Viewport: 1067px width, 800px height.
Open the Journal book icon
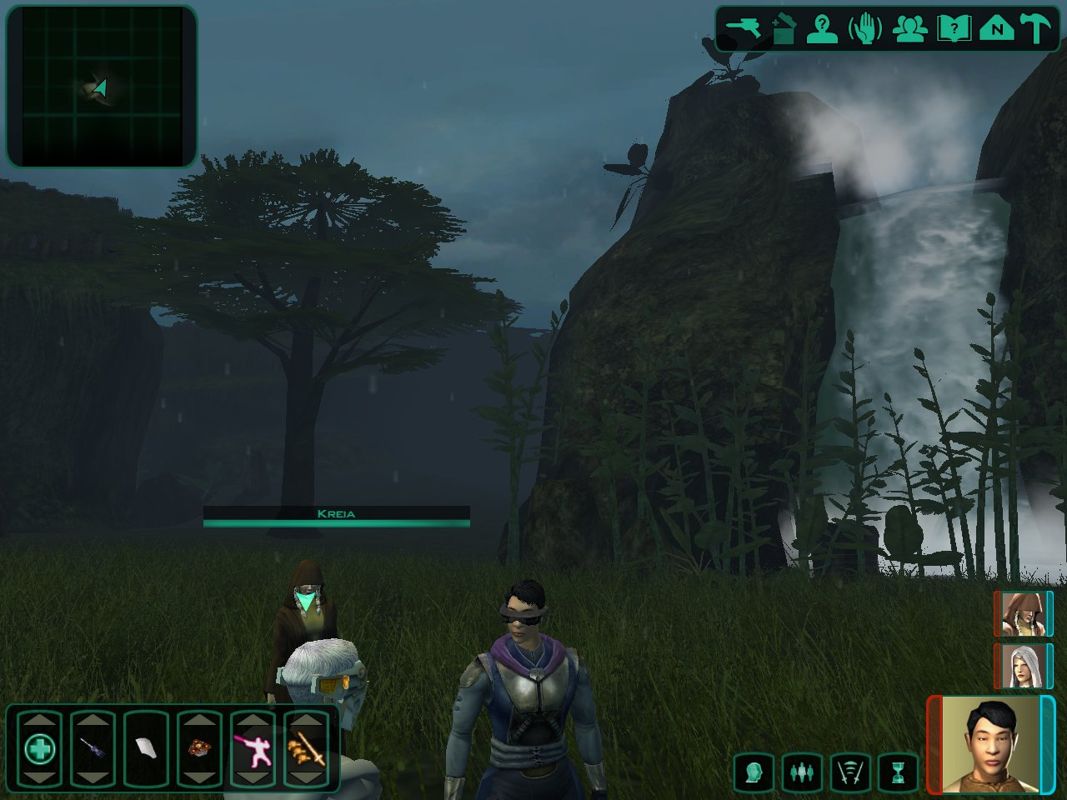pos(953,29)
